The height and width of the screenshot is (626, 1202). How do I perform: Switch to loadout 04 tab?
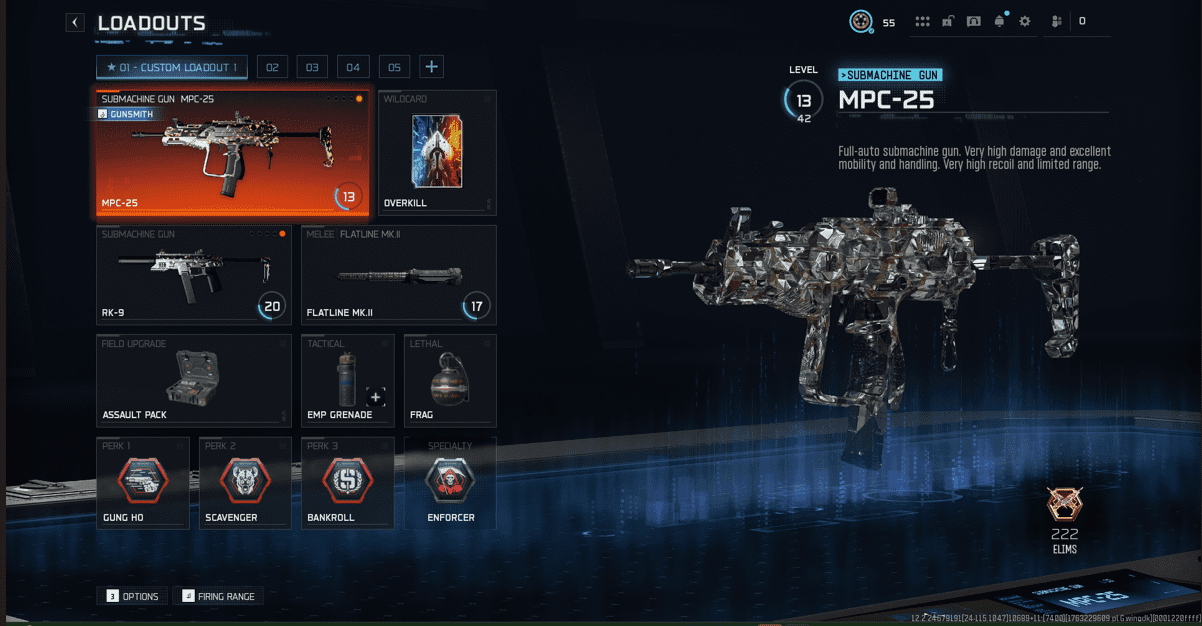coord(353,67)
